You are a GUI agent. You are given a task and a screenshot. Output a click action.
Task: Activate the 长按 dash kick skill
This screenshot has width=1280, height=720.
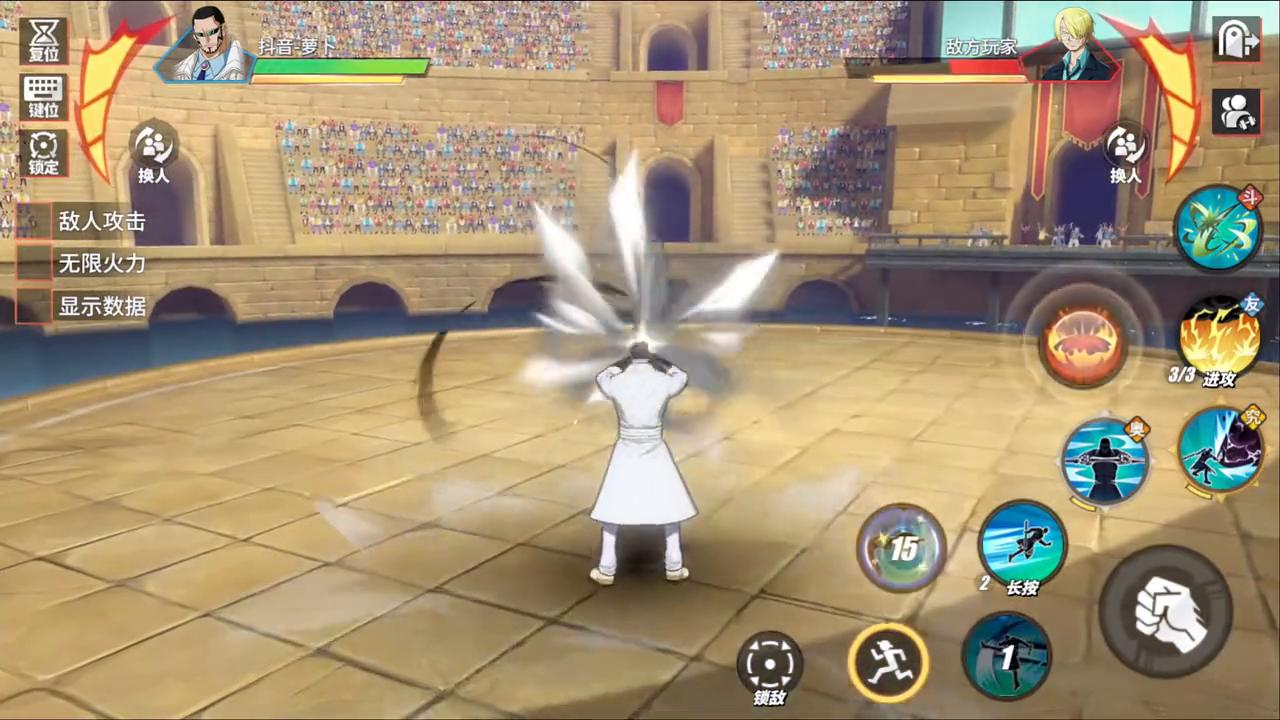tap(1021, 545)
